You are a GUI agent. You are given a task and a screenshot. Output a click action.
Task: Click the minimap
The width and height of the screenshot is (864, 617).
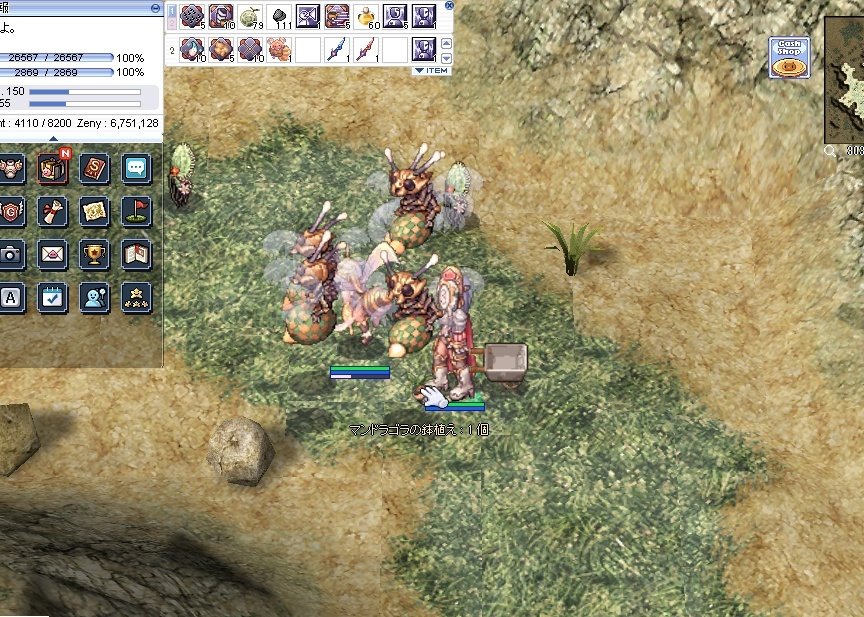pyautogui.click(x=845, y=80)
